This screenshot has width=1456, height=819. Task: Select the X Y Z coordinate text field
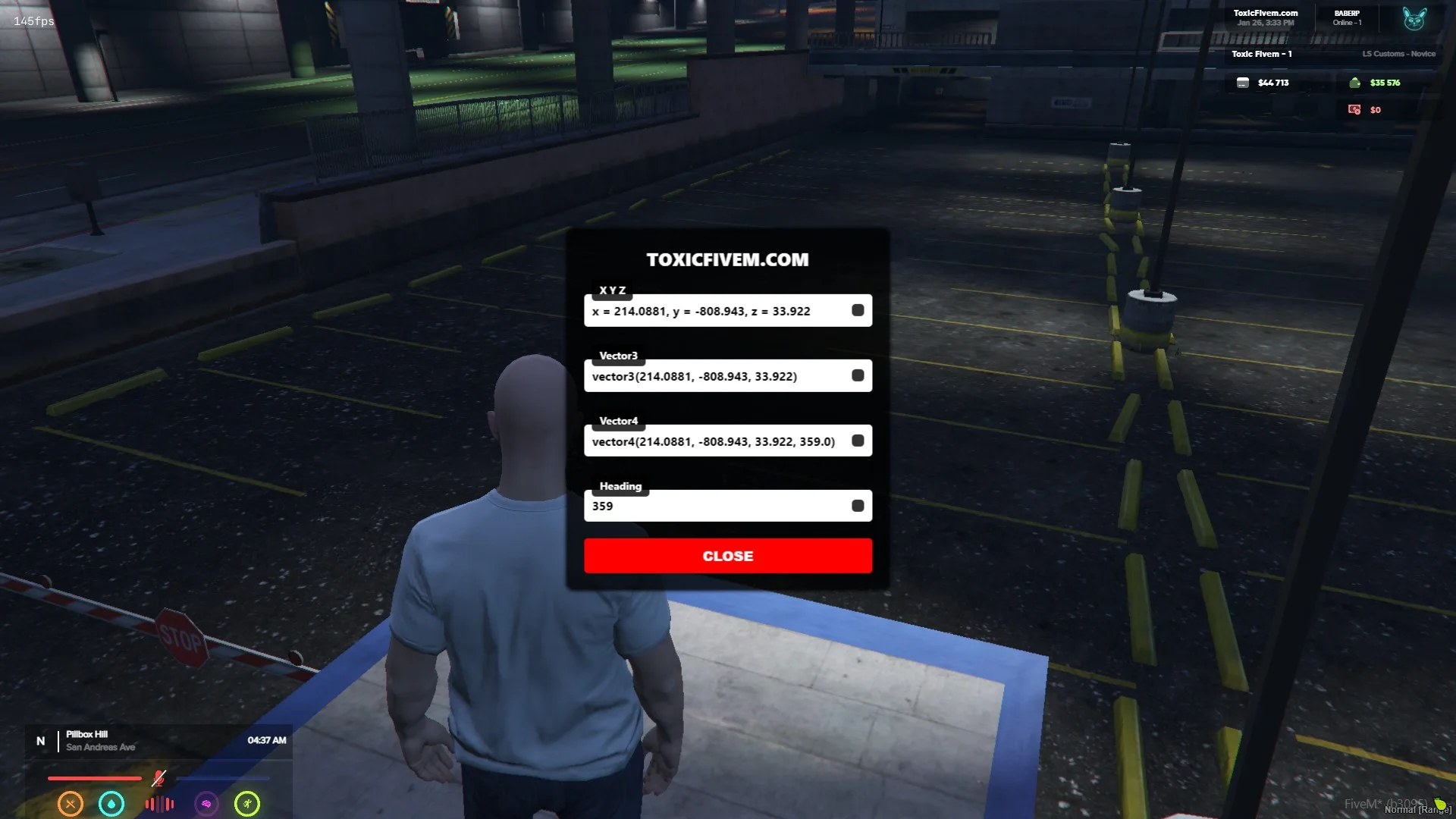click(x=713, y=311)
